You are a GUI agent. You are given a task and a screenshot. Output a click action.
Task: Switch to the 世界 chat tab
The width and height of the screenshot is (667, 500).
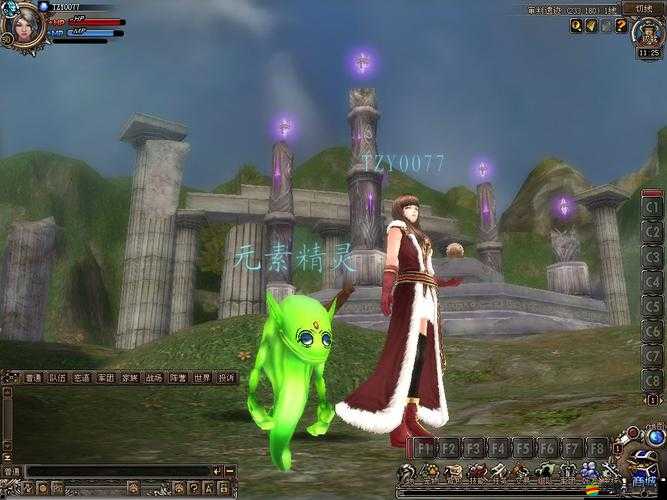point(201,378)
